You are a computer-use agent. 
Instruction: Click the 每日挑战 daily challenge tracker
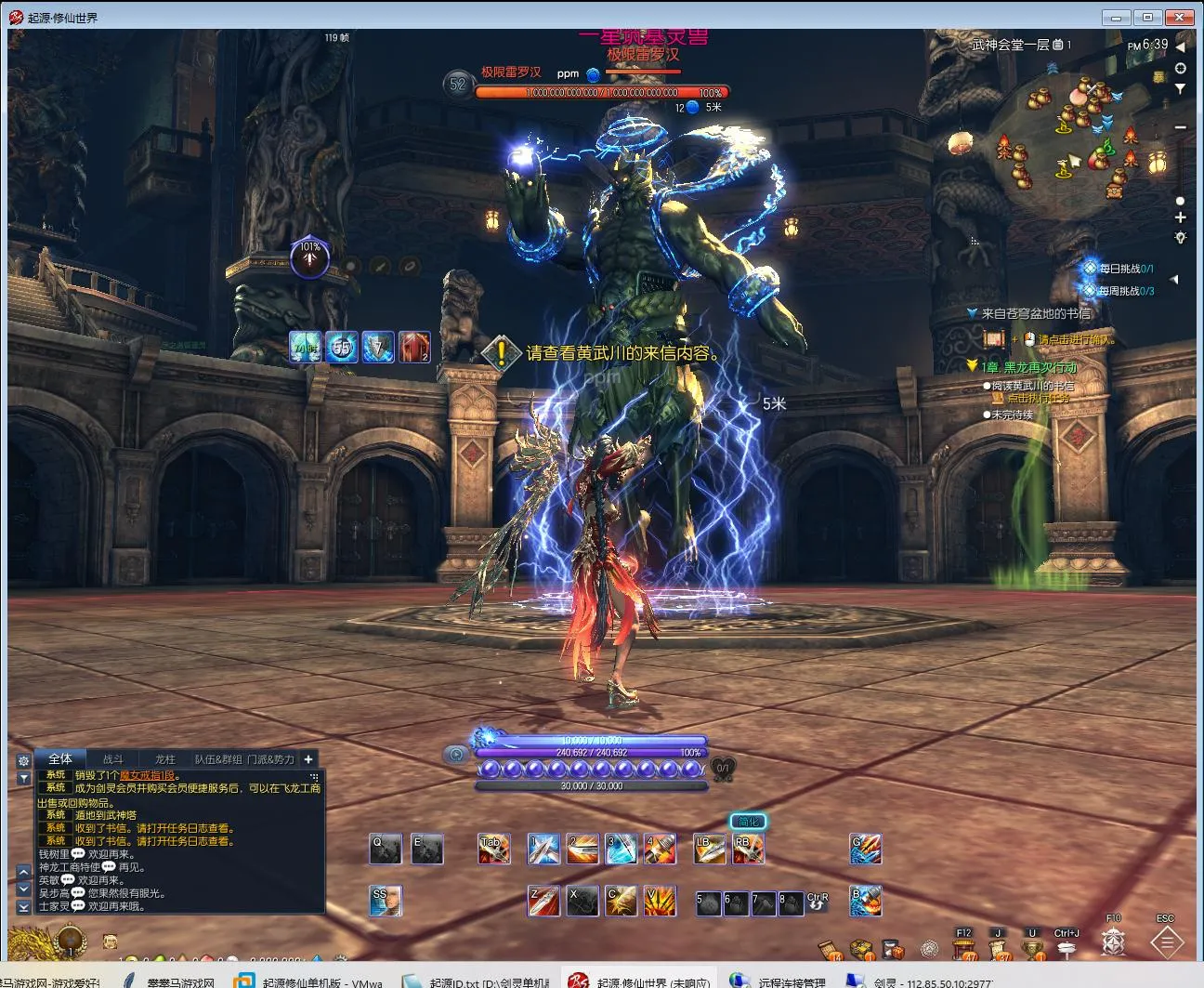1124,269
